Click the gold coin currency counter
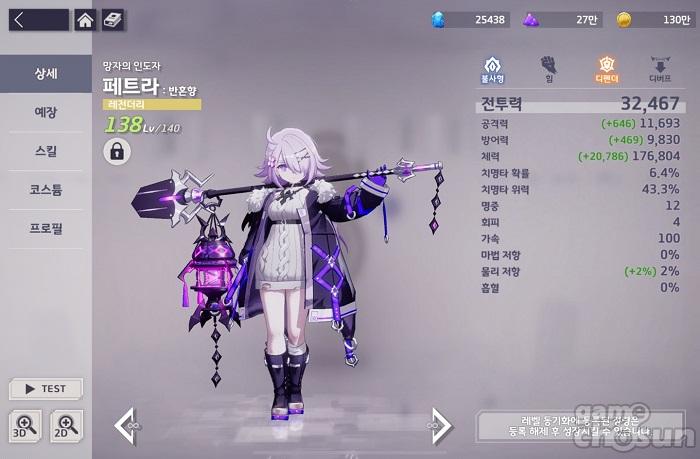Viewport: 700px width, 459px height. pyautogui.click(x=656, y=19)
